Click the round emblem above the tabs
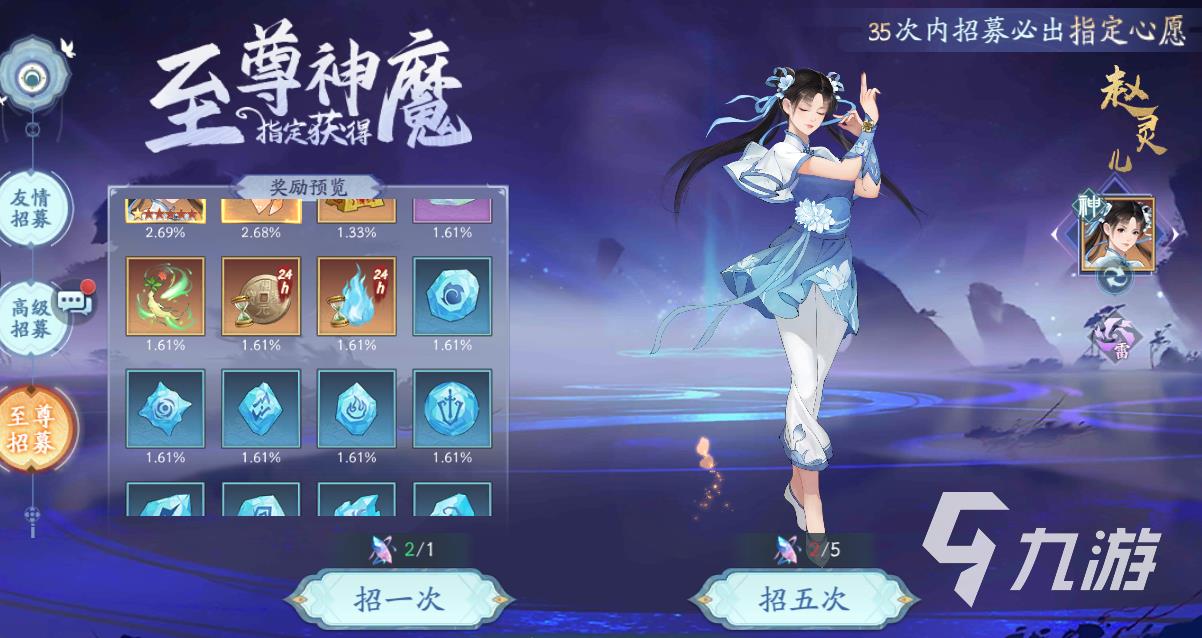The height and width of the screenshot is (638, 1202). click(x=37, y=77)
